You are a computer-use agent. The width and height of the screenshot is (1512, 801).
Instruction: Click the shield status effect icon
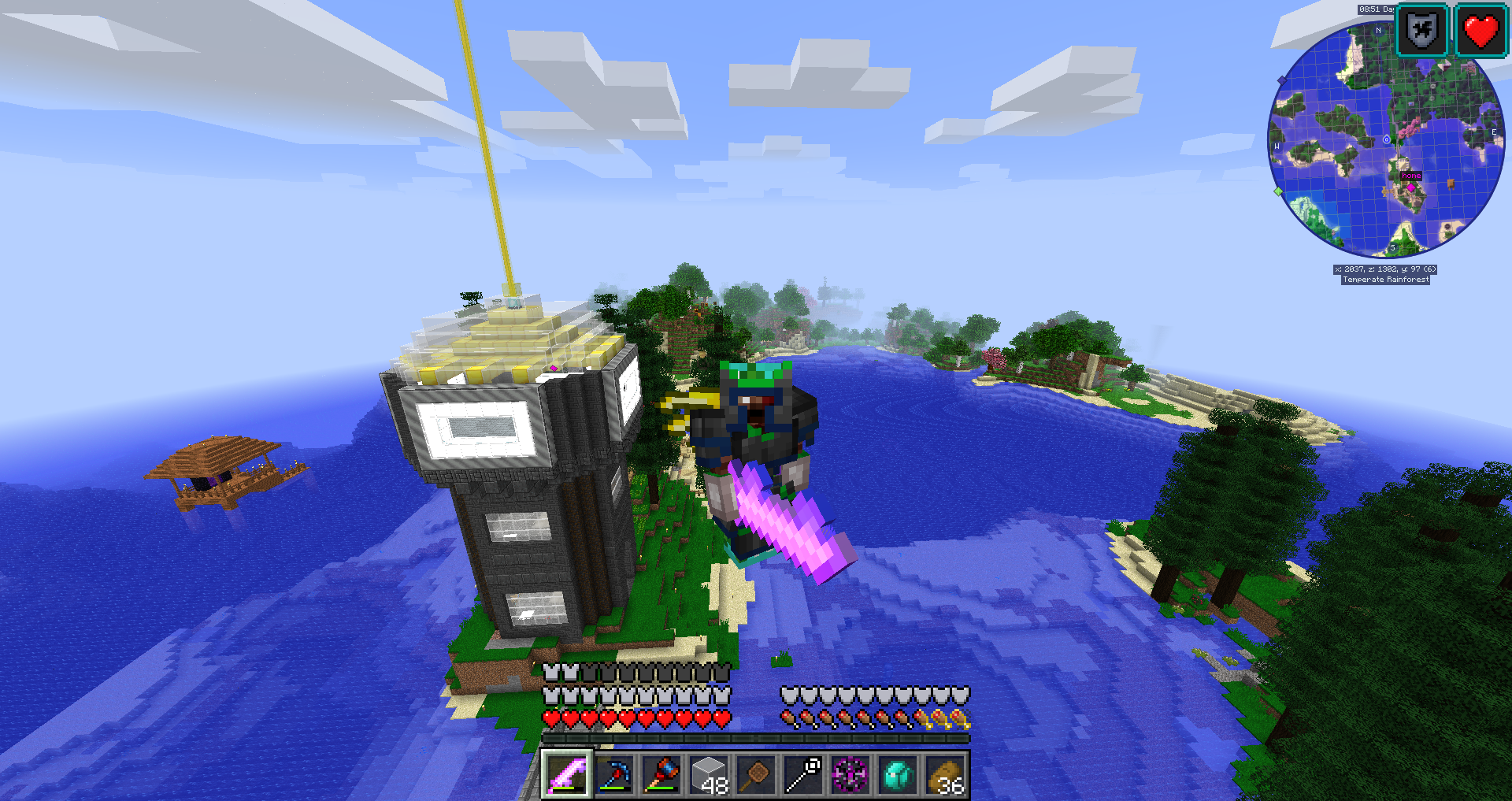[x=1422, y=32]
